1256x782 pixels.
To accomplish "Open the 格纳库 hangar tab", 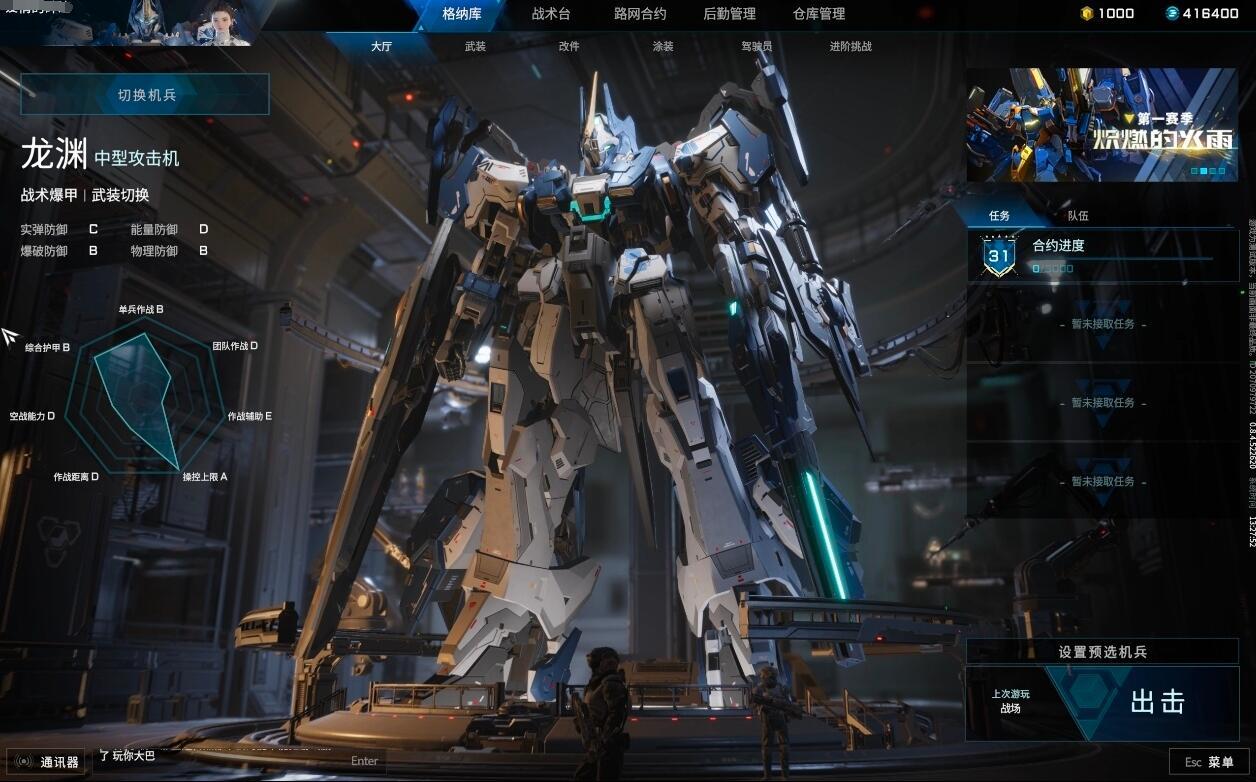I will point(462,14).
